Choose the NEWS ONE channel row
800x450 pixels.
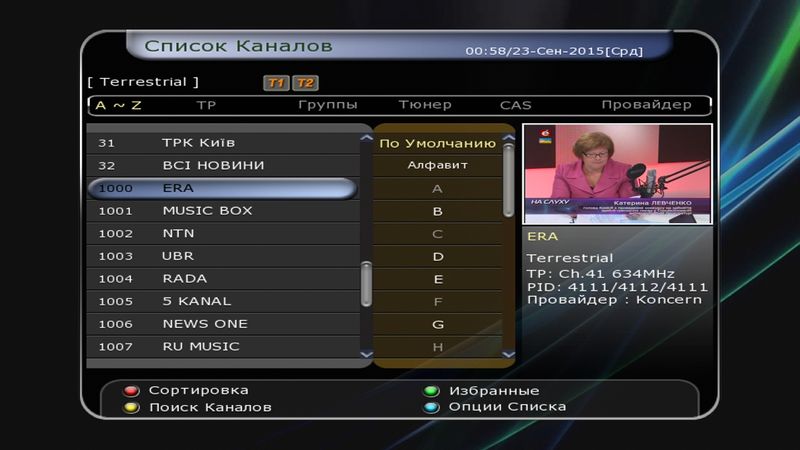click(222, 324)
